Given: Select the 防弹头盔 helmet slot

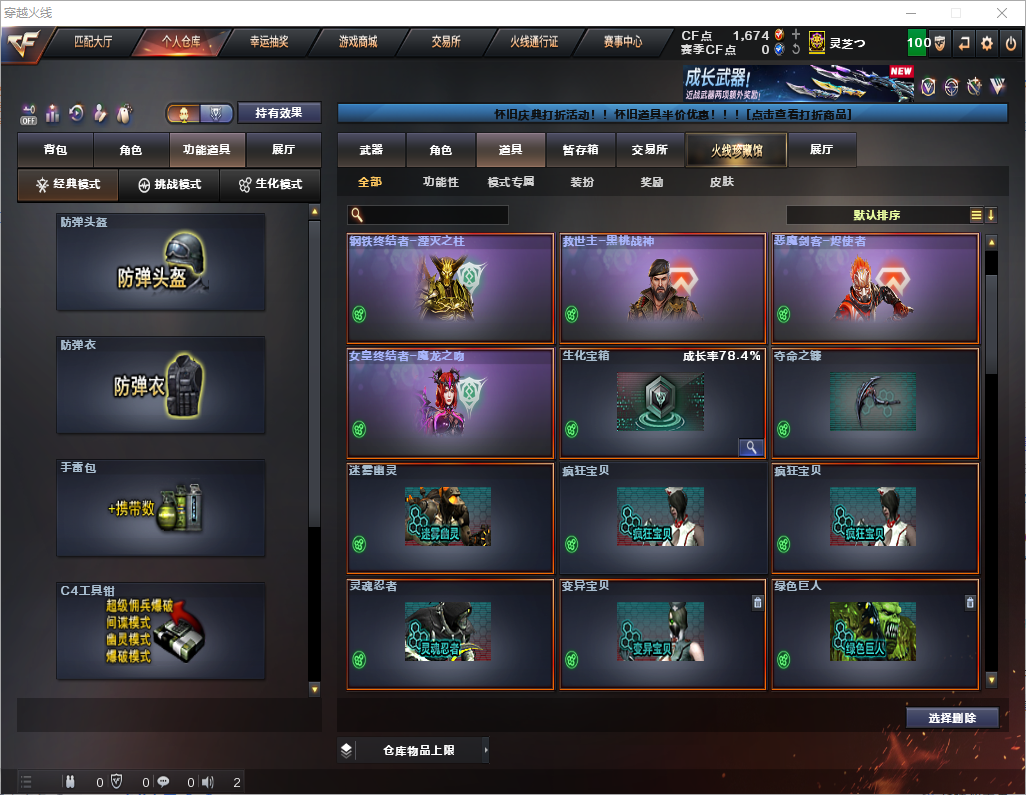Looking at the screenshot, I should point(161,262).
